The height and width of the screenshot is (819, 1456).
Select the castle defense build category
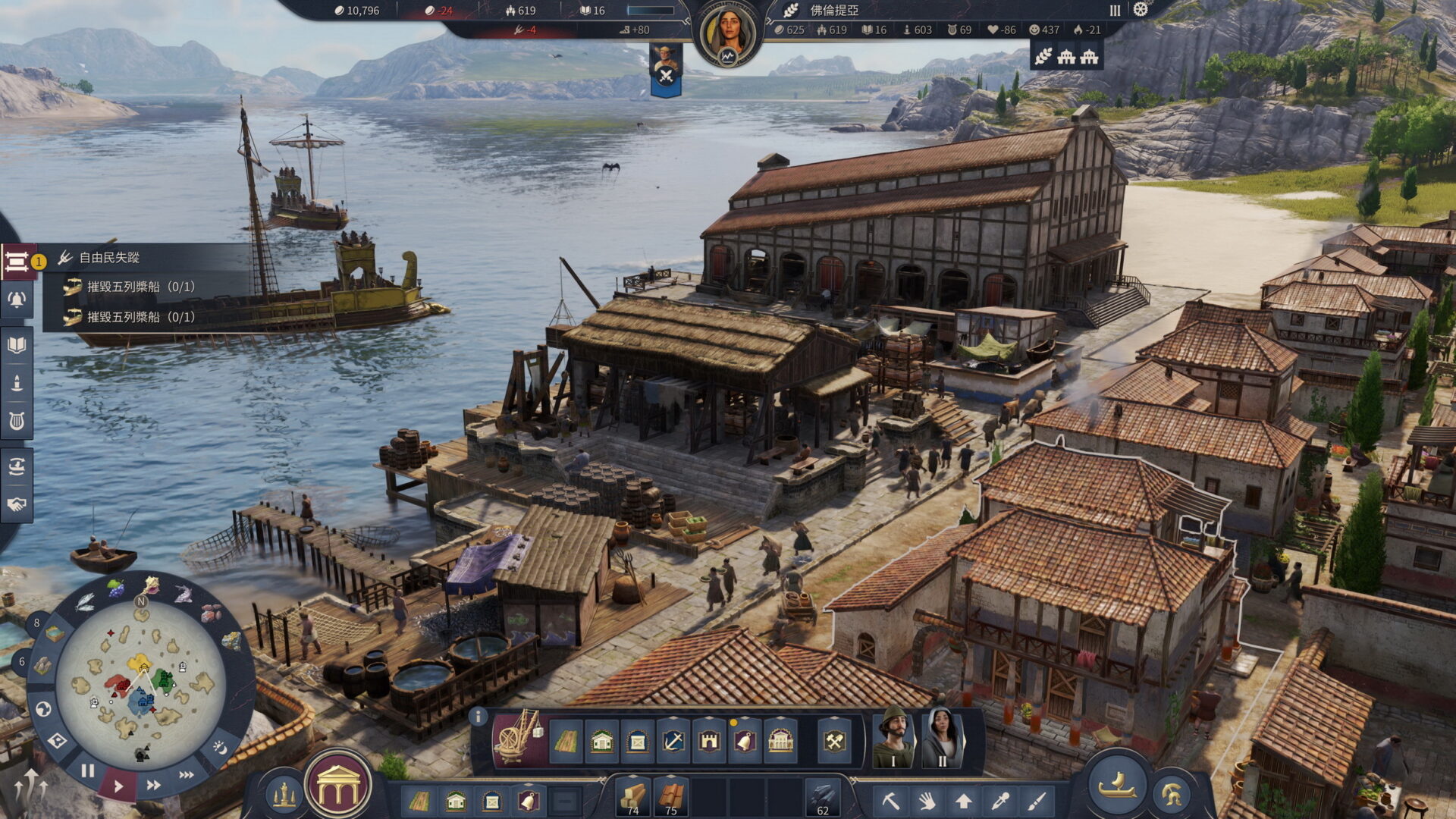pyautogui.click(x=709, y=741)
